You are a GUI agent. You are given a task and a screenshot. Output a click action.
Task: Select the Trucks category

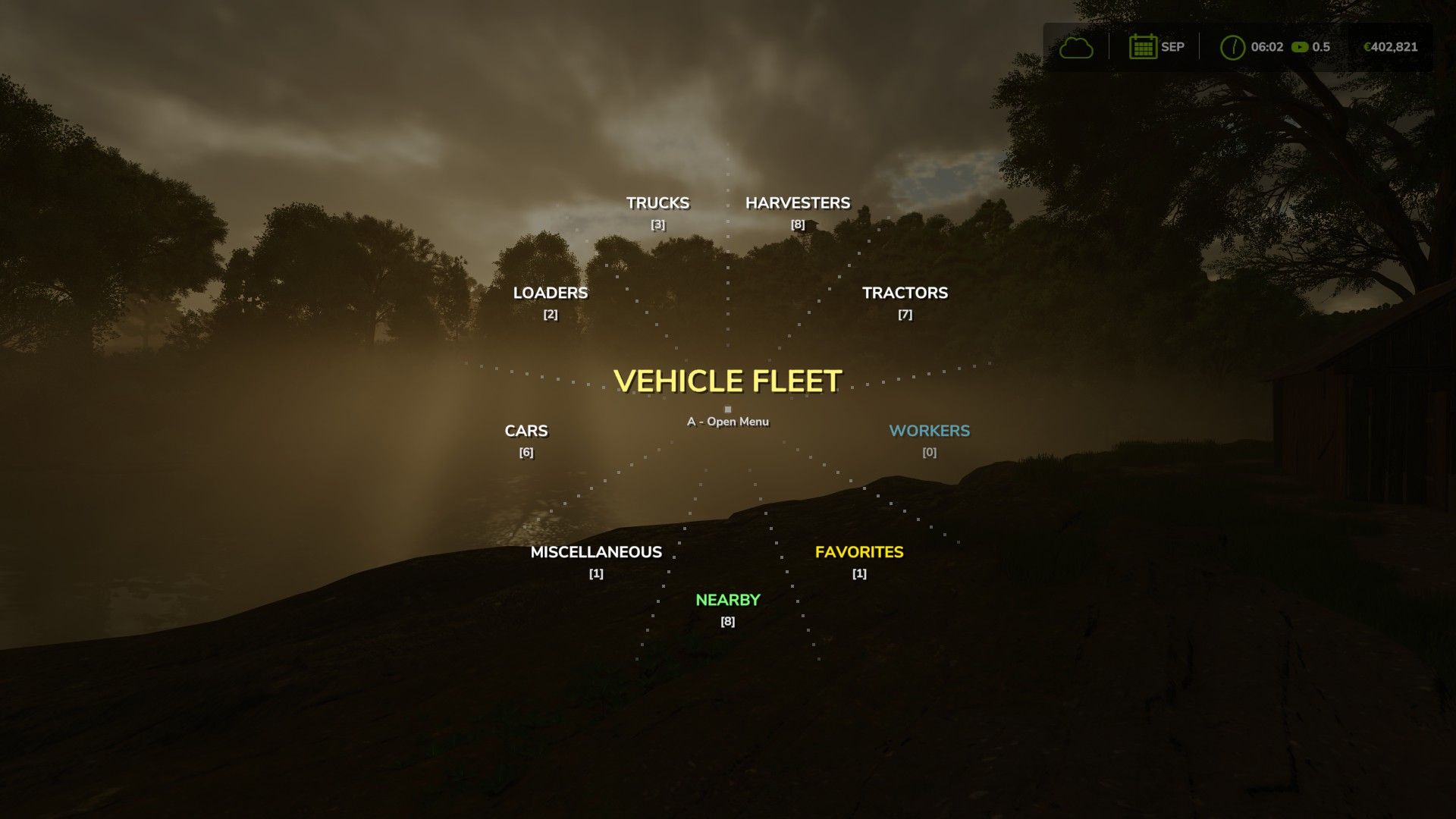pyautogui.click(x=657, y=203)
